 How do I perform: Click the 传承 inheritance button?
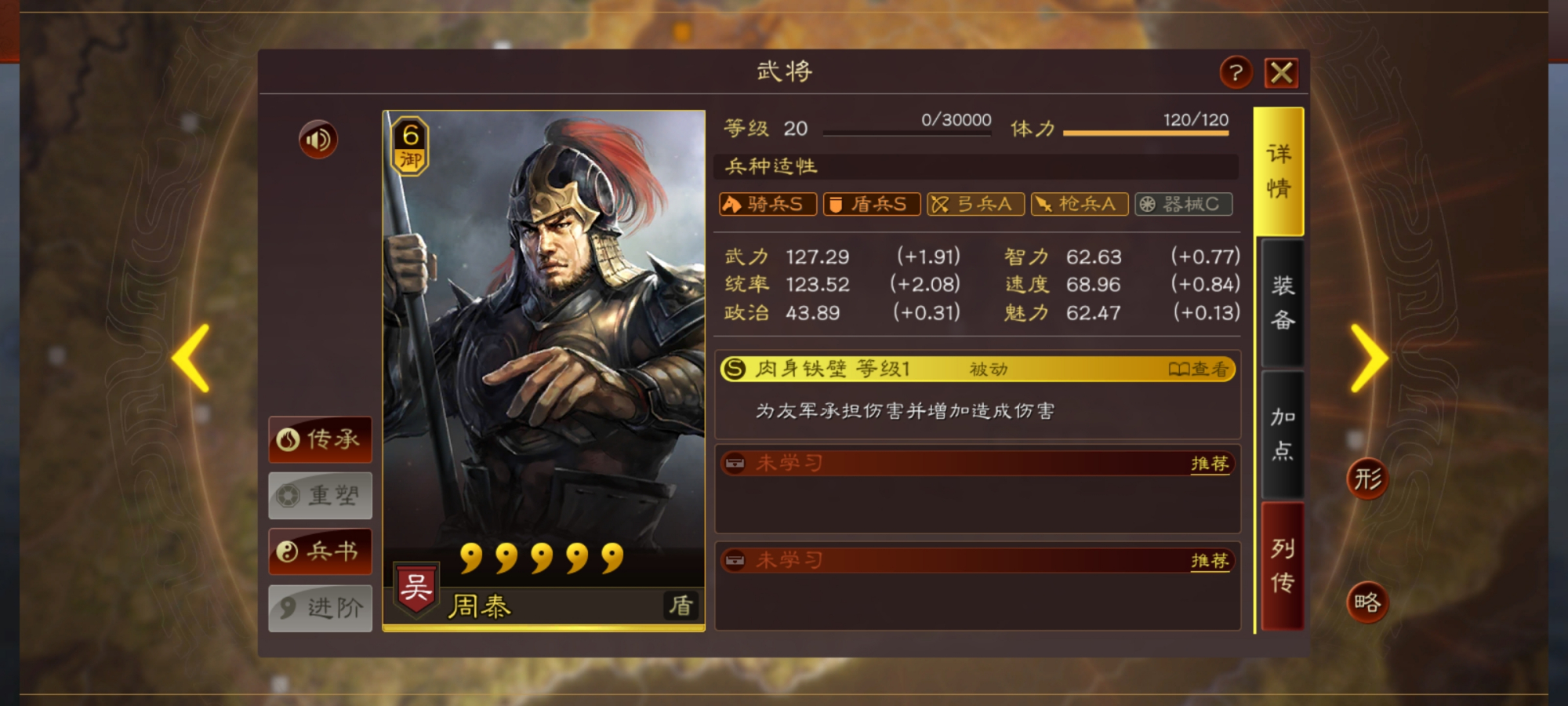320,440
